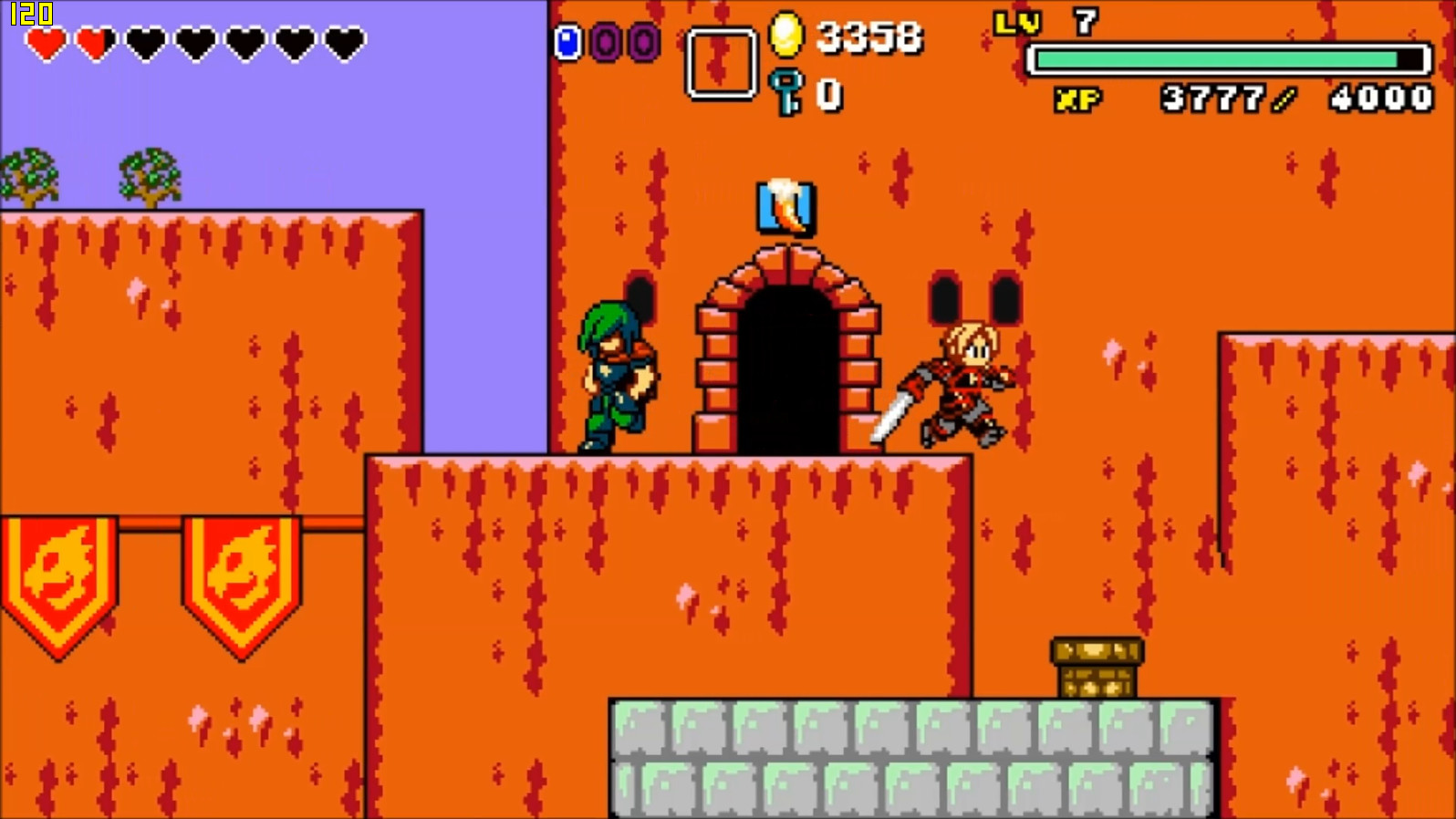Screen dimensions: 1456x819
Task: Toggle the second red heart
Action: coord(93,43)
